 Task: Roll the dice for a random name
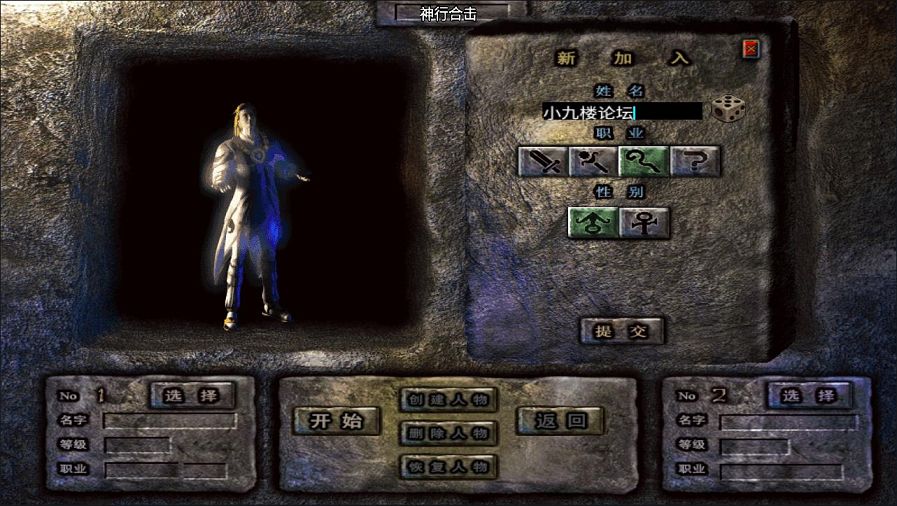pos(727,109)
